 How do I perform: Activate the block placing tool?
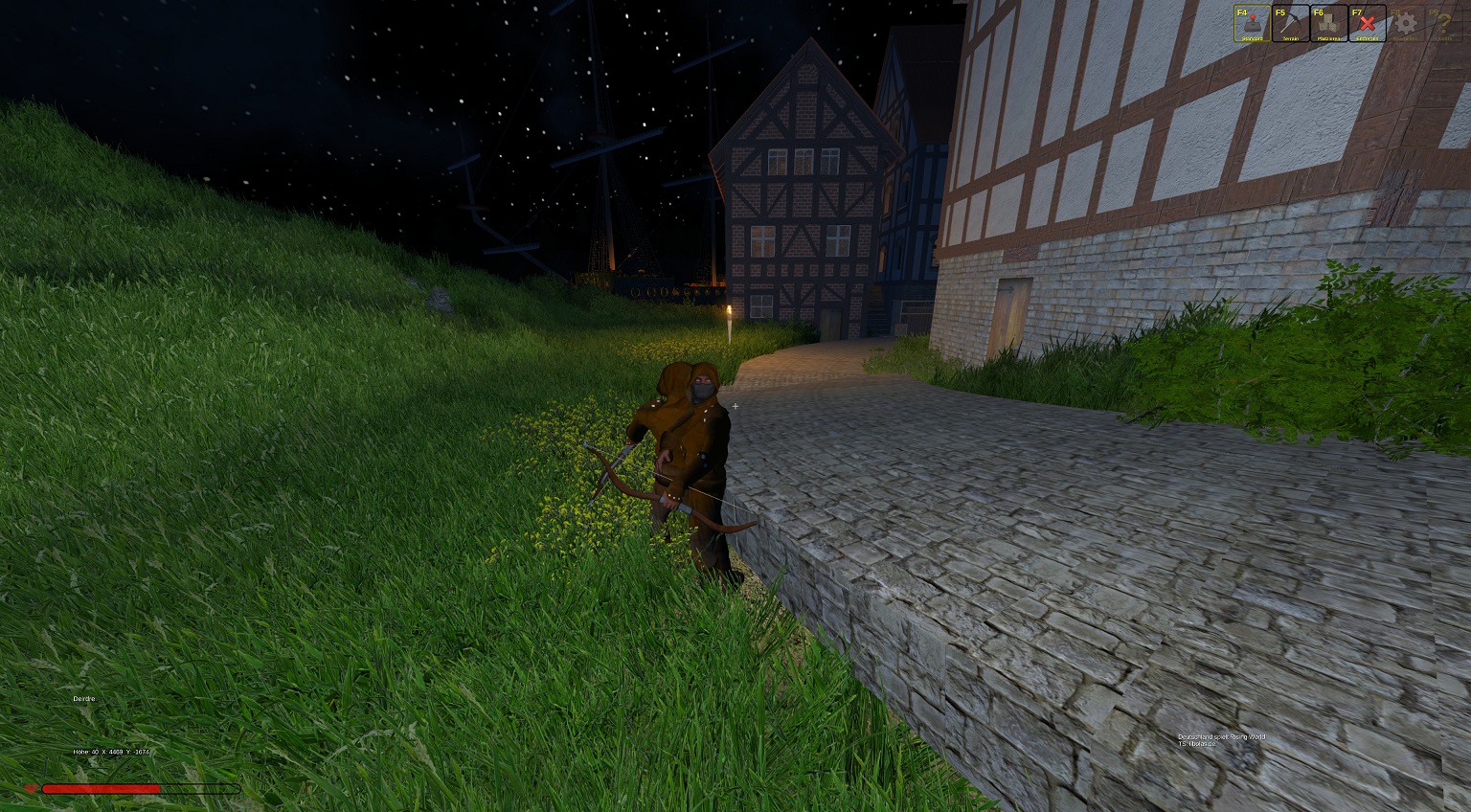pos(1328,24)
